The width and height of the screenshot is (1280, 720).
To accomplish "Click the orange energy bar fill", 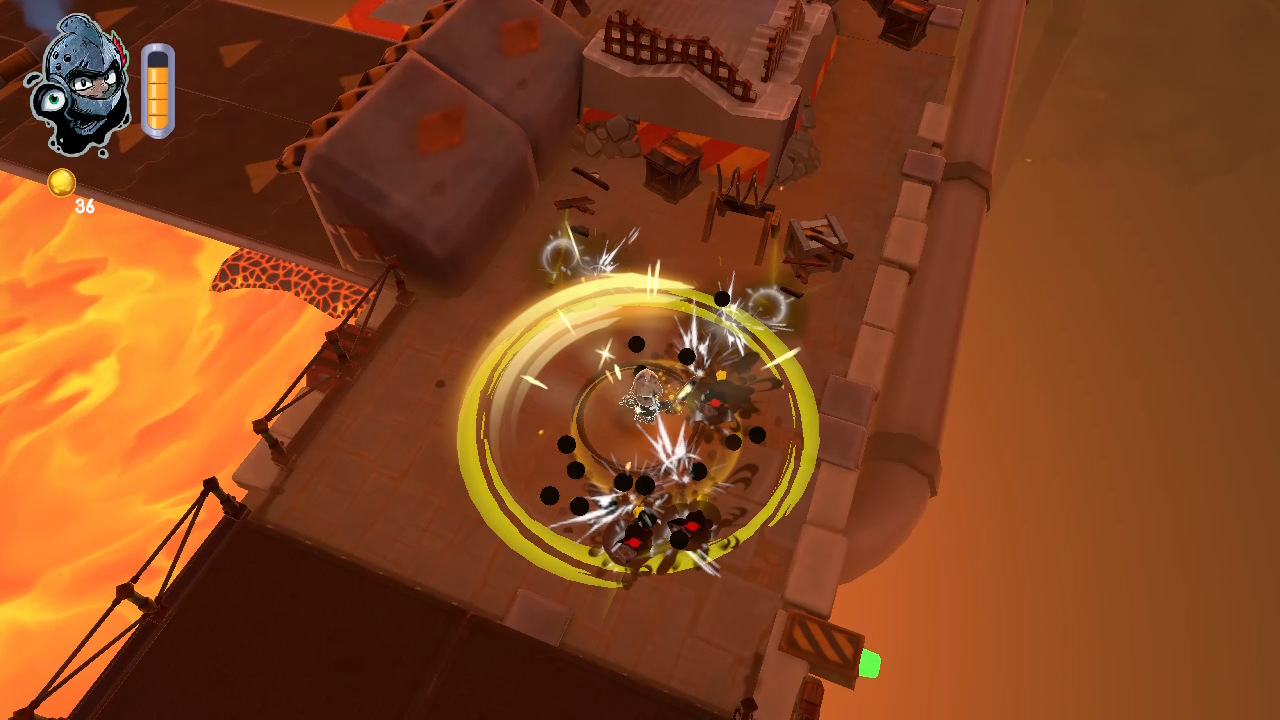I will point(157,100).
